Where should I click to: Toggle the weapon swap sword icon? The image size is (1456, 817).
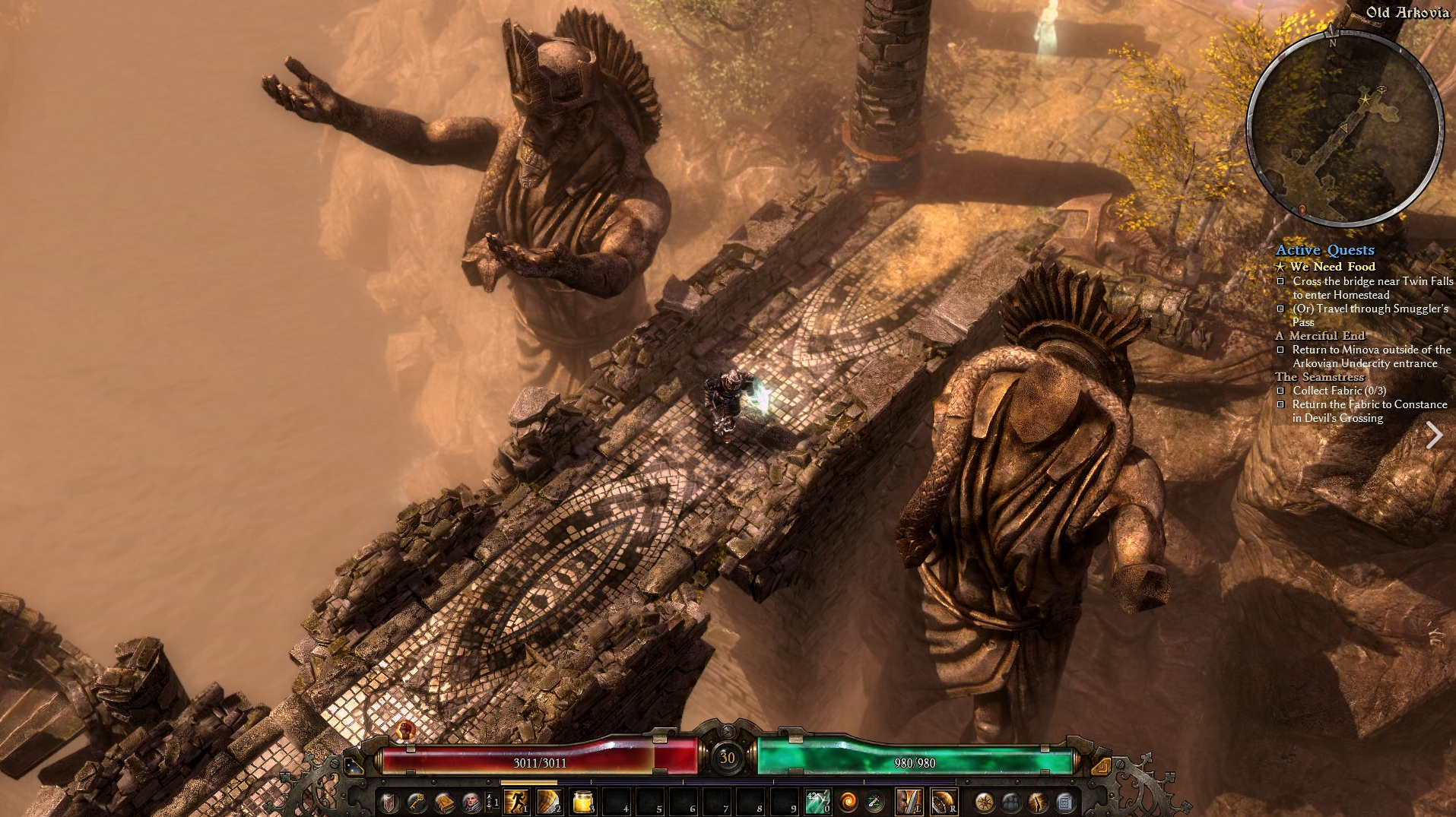pyautogui.click(x=874, y=802)
